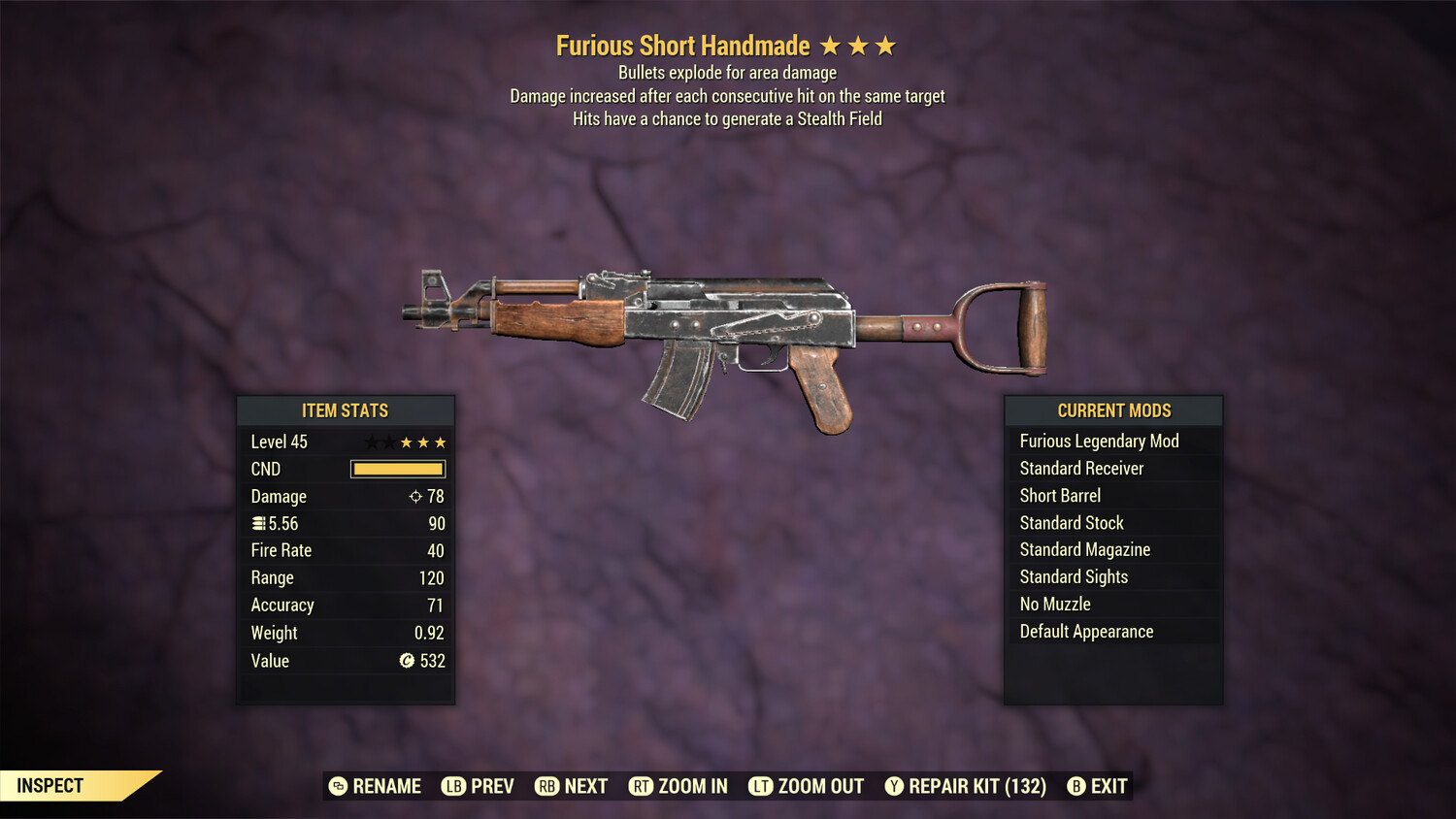Toggle the dimmed star beside Level 45
1456x819 pixels.
[371, 442]
